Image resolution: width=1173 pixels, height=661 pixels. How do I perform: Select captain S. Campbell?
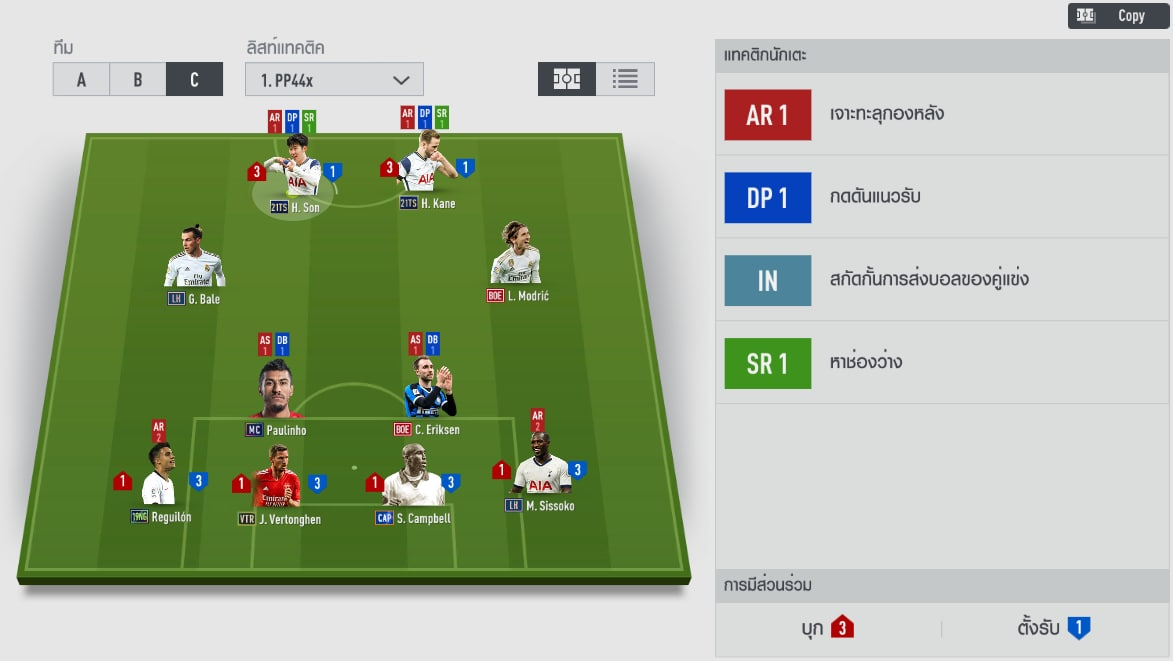413,482
